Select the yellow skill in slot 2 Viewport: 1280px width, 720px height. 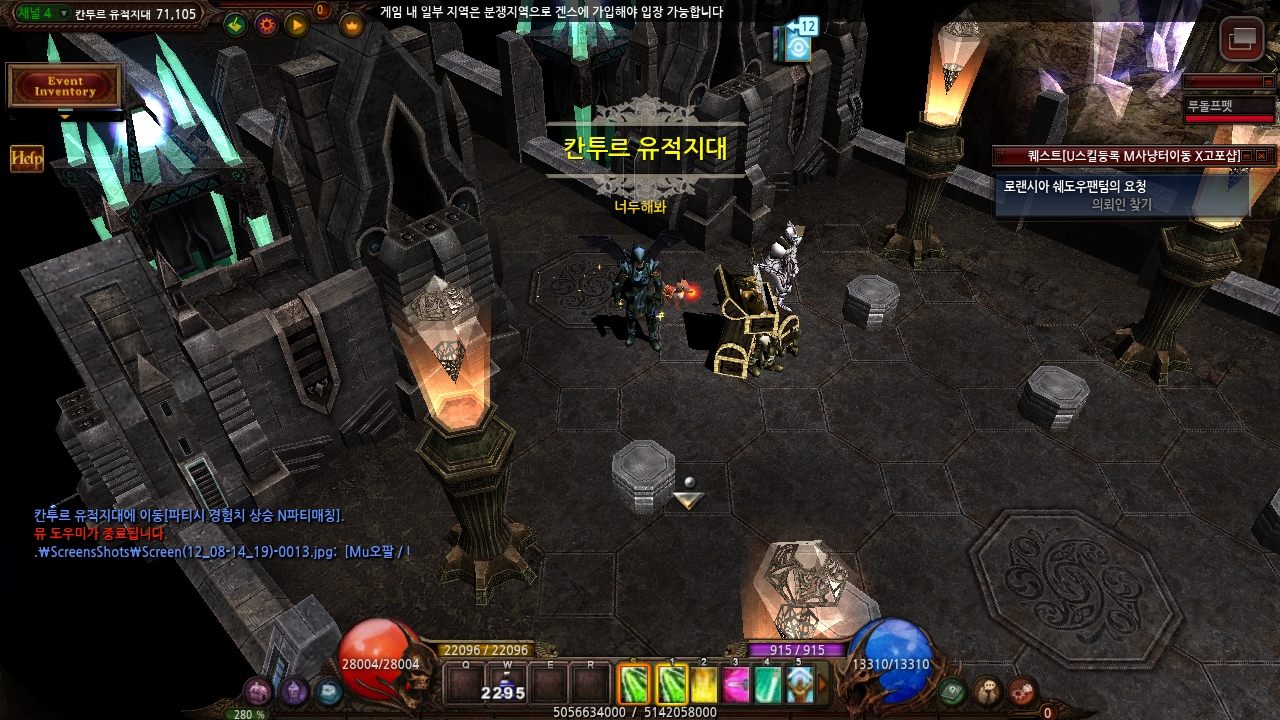704,685
